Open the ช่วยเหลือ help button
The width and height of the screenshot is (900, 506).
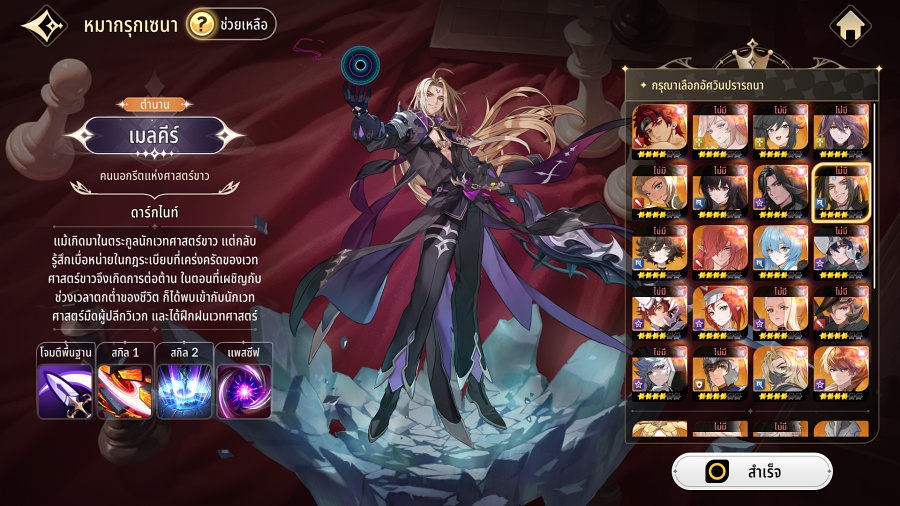point(231,24)
